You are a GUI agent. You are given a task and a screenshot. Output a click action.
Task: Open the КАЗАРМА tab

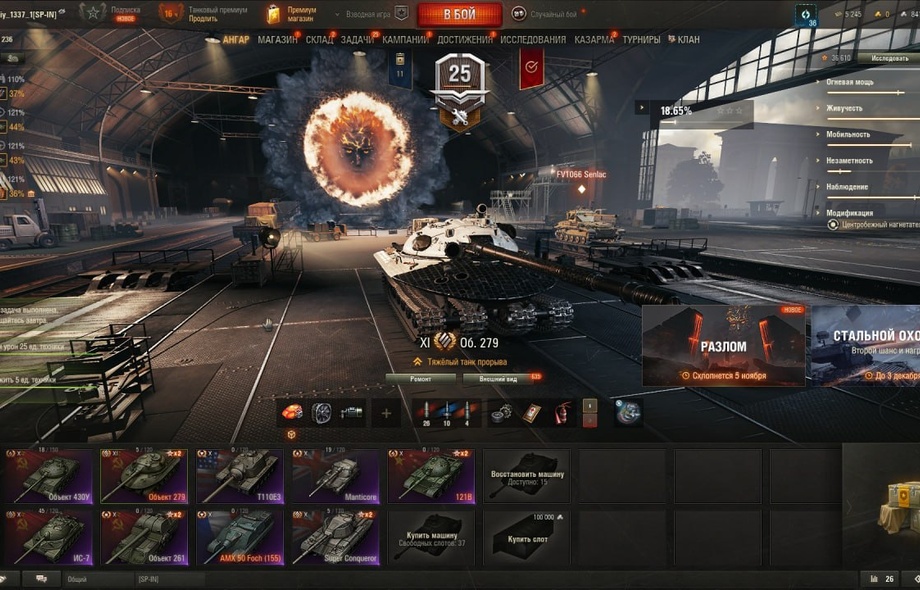595,40
